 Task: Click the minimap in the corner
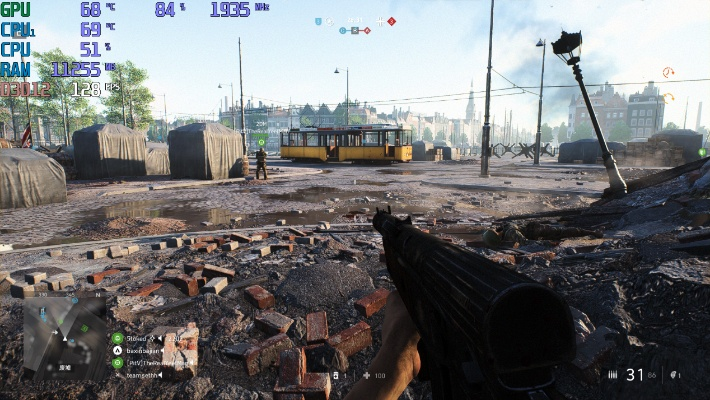pos(64,336)
